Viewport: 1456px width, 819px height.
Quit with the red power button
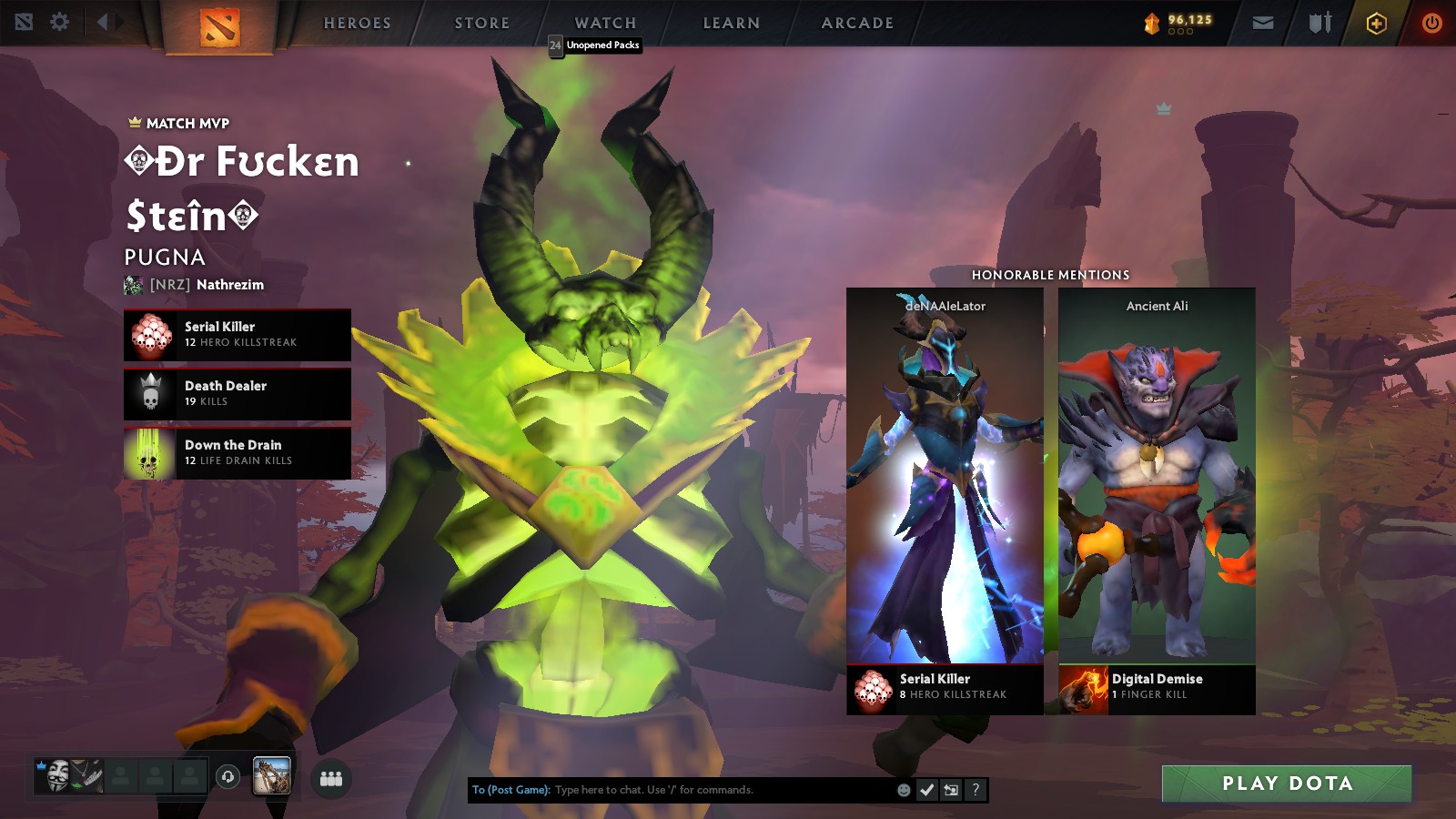click(x=1431, y=24)
